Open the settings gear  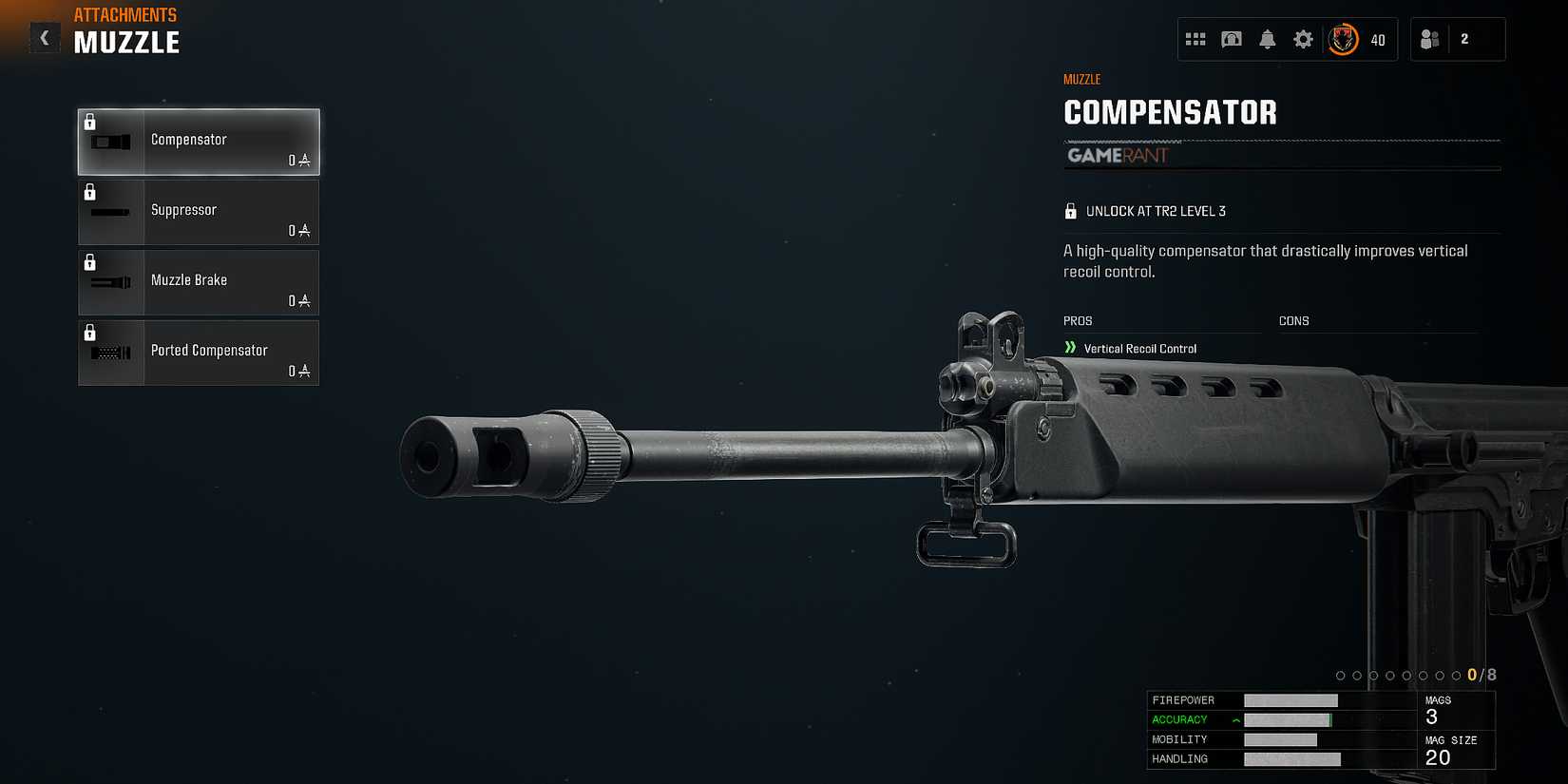(x=1303, y=39)
